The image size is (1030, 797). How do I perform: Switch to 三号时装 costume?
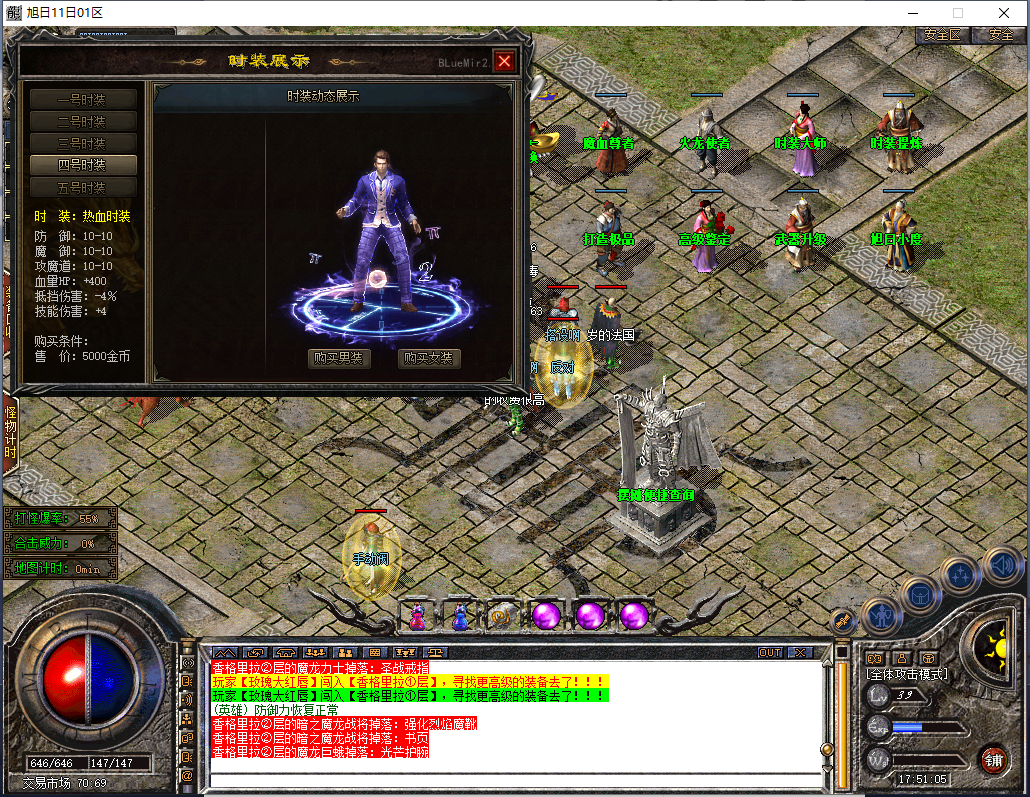[82, 143]
